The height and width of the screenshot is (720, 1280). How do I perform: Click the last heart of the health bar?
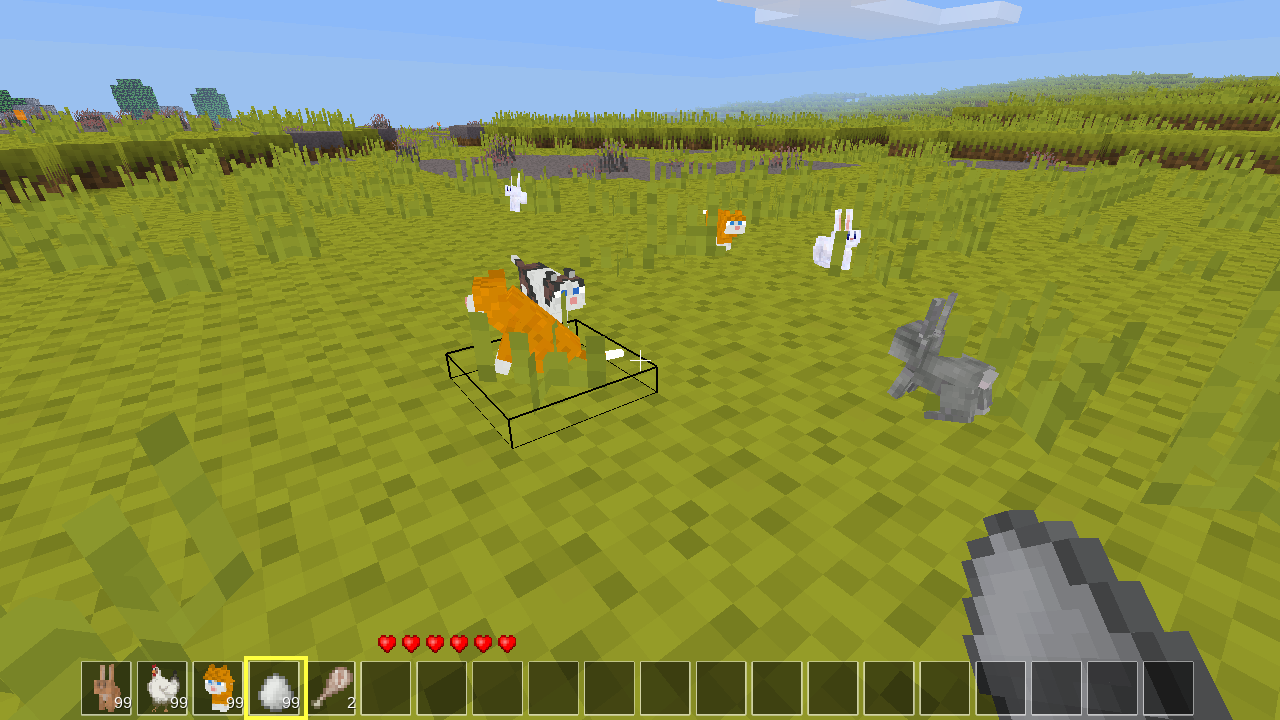click(507, 644)
